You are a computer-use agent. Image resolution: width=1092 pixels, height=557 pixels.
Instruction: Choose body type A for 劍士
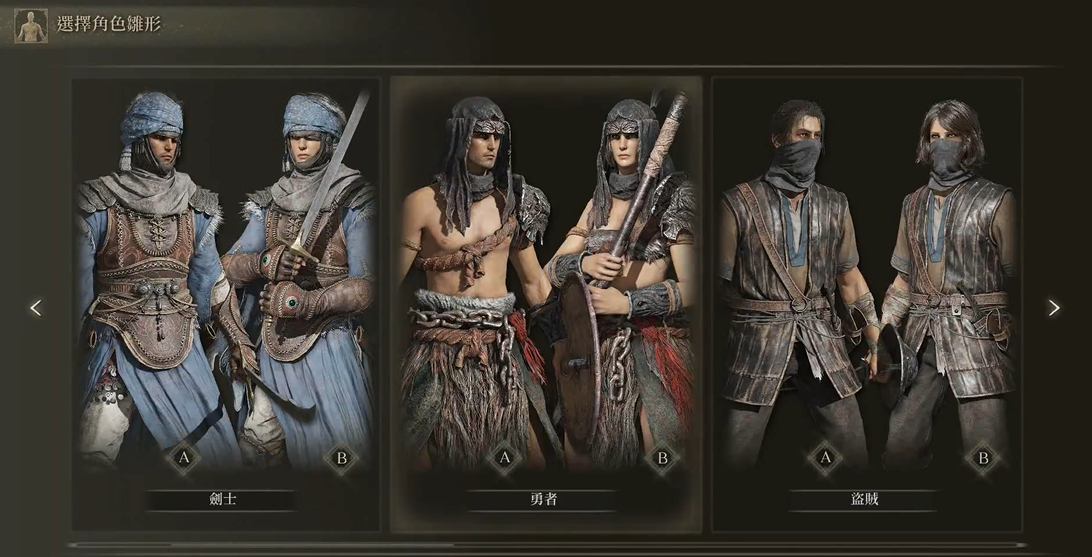pos(183,459)
